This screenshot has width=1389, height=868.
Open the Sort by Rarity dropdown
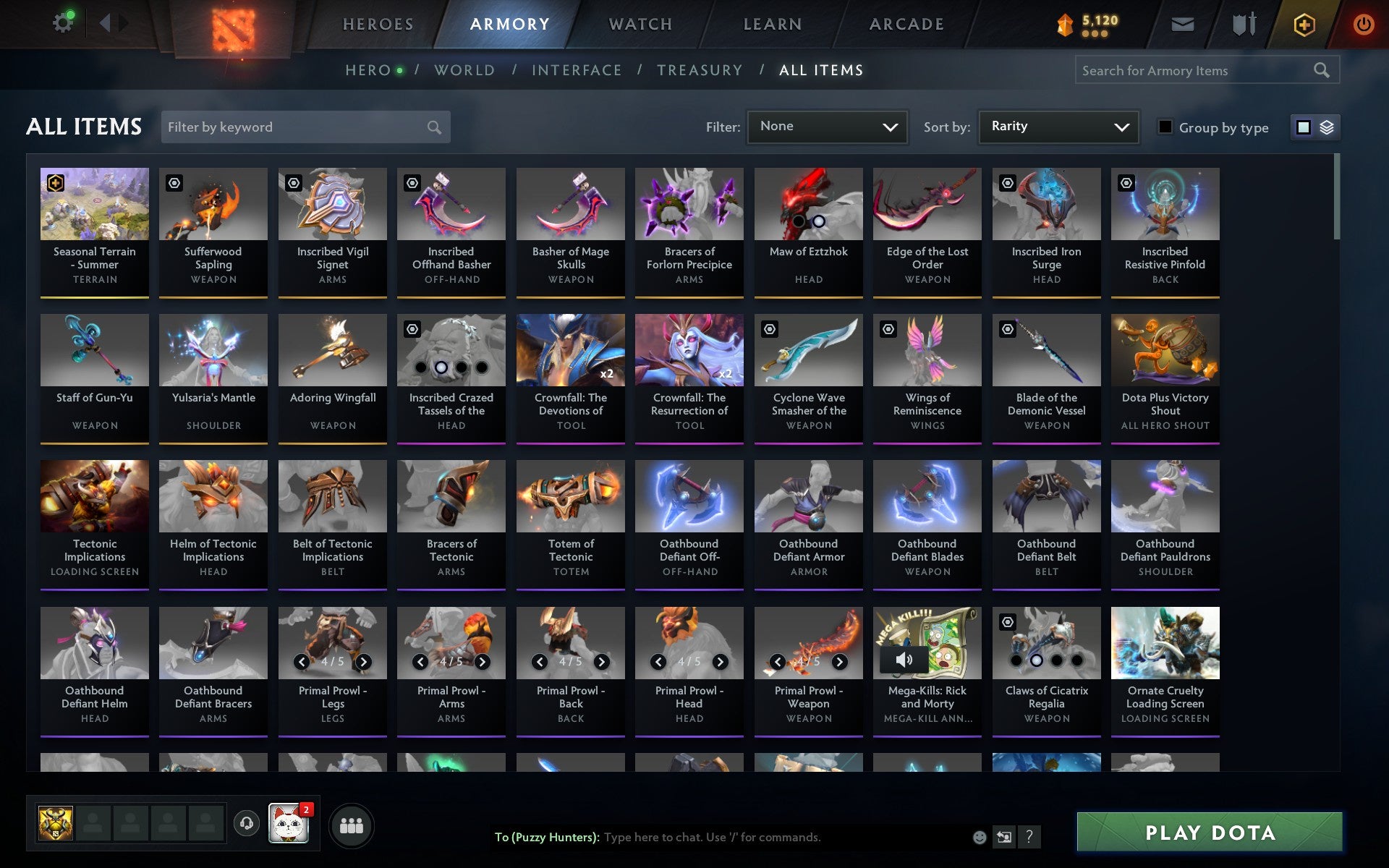coord(1058,127)
